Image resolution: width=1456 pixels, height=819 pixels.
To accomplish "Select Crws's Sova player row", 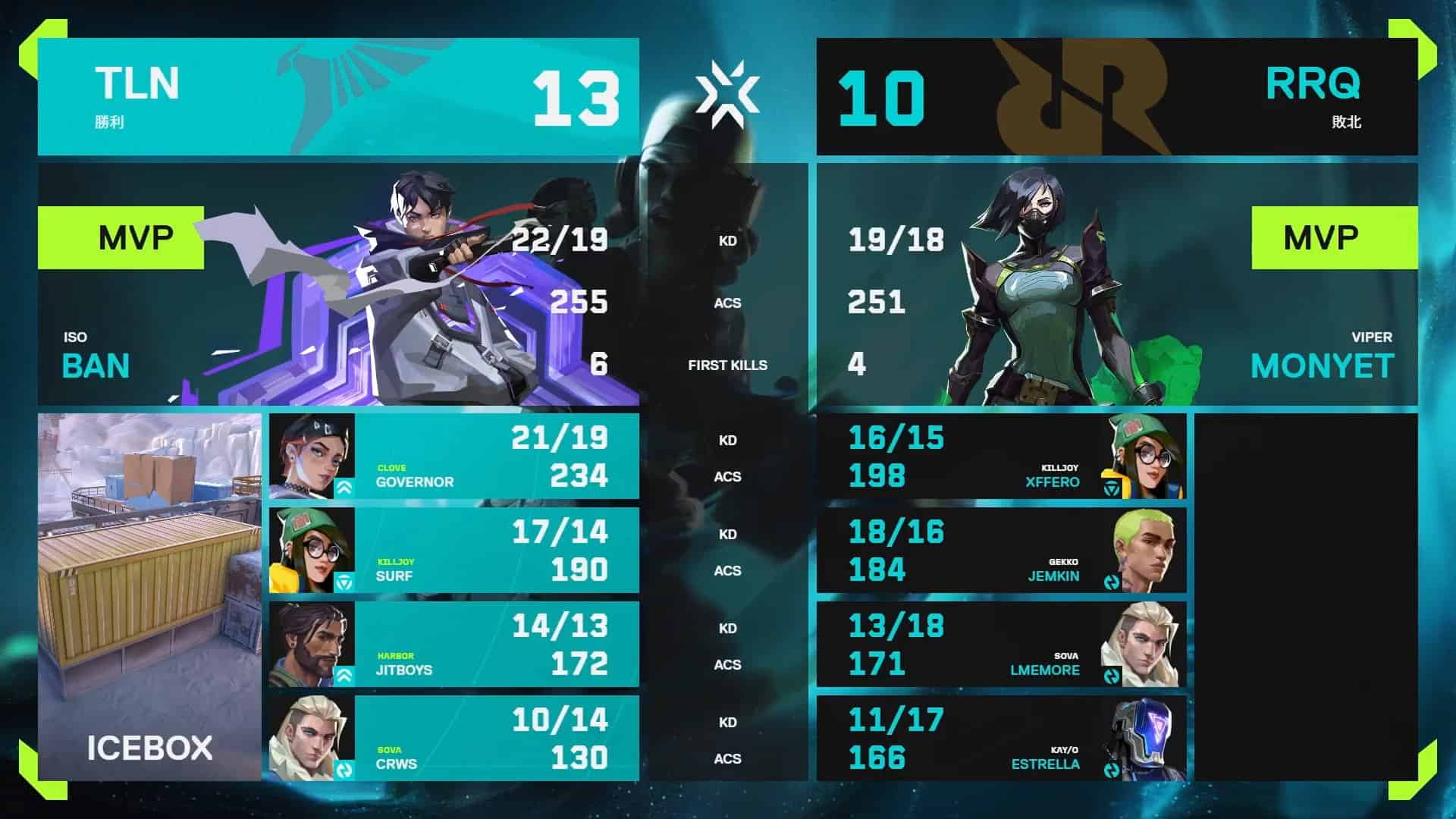I will click(453, 739).
